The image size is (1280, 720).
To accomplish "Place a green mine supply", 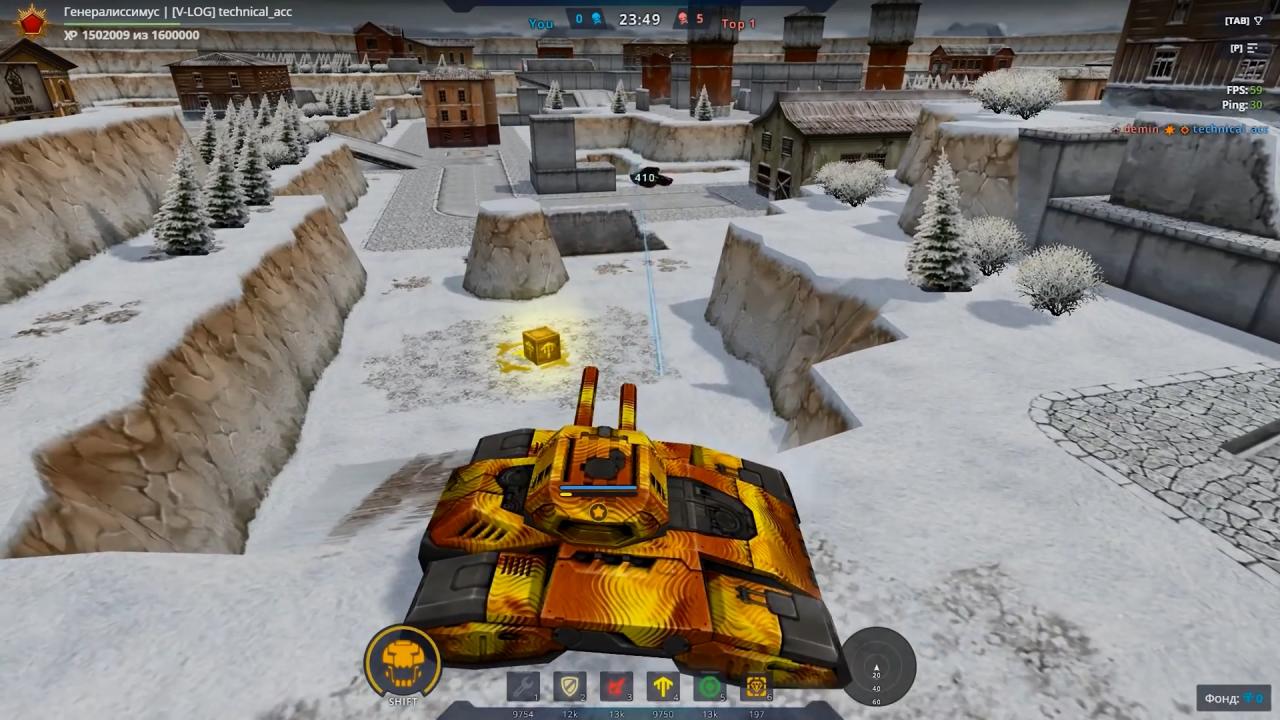I will point(709,687).
